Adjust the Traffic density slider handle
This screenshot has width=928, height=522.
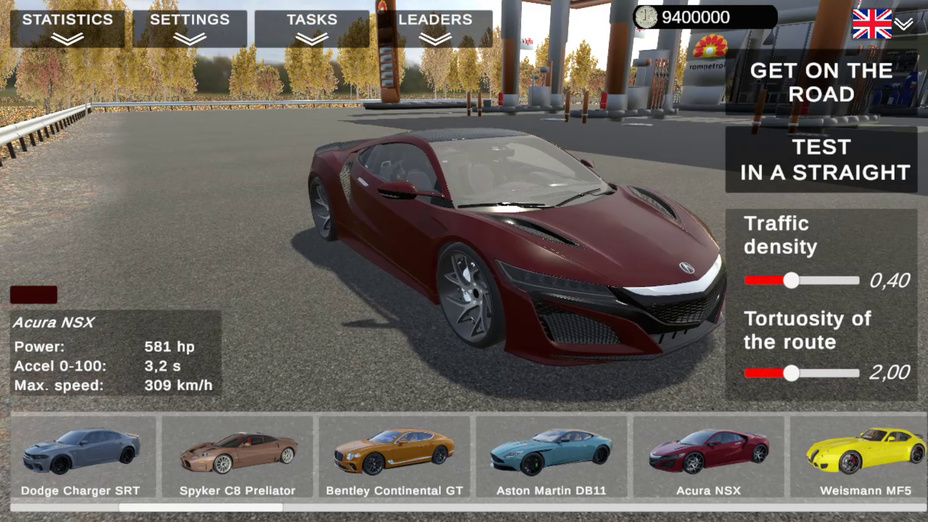tap(791, 281)
